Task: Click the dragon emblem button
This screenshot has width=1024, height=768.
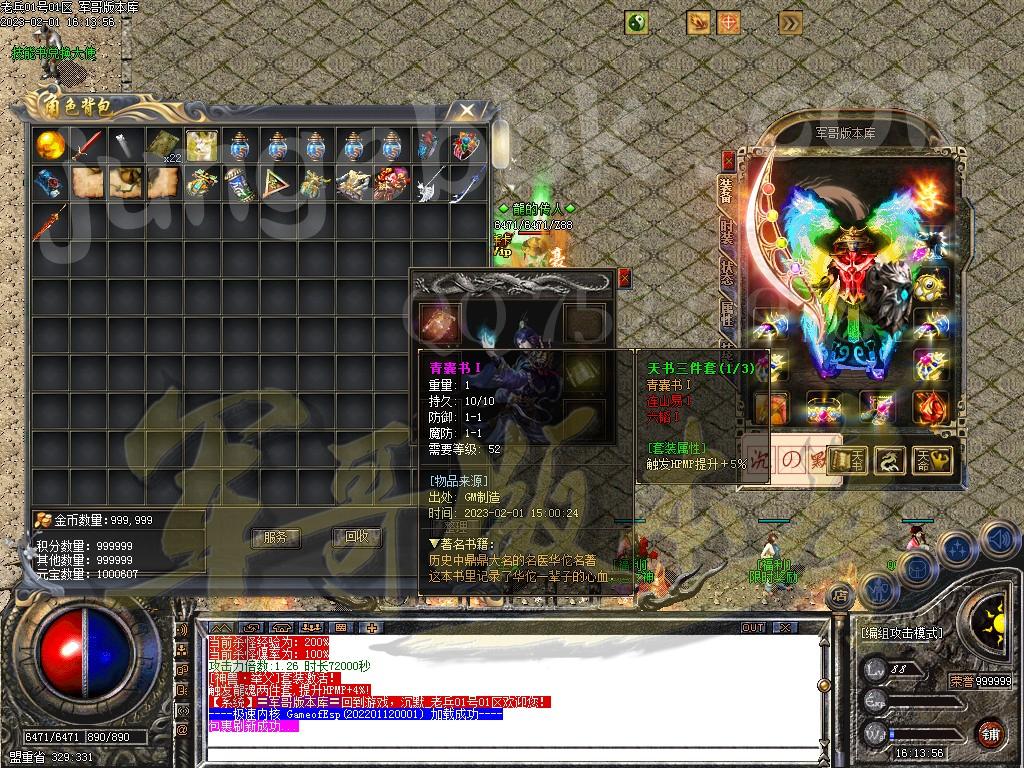Action: pyautogui.click(x=889, y=460)
